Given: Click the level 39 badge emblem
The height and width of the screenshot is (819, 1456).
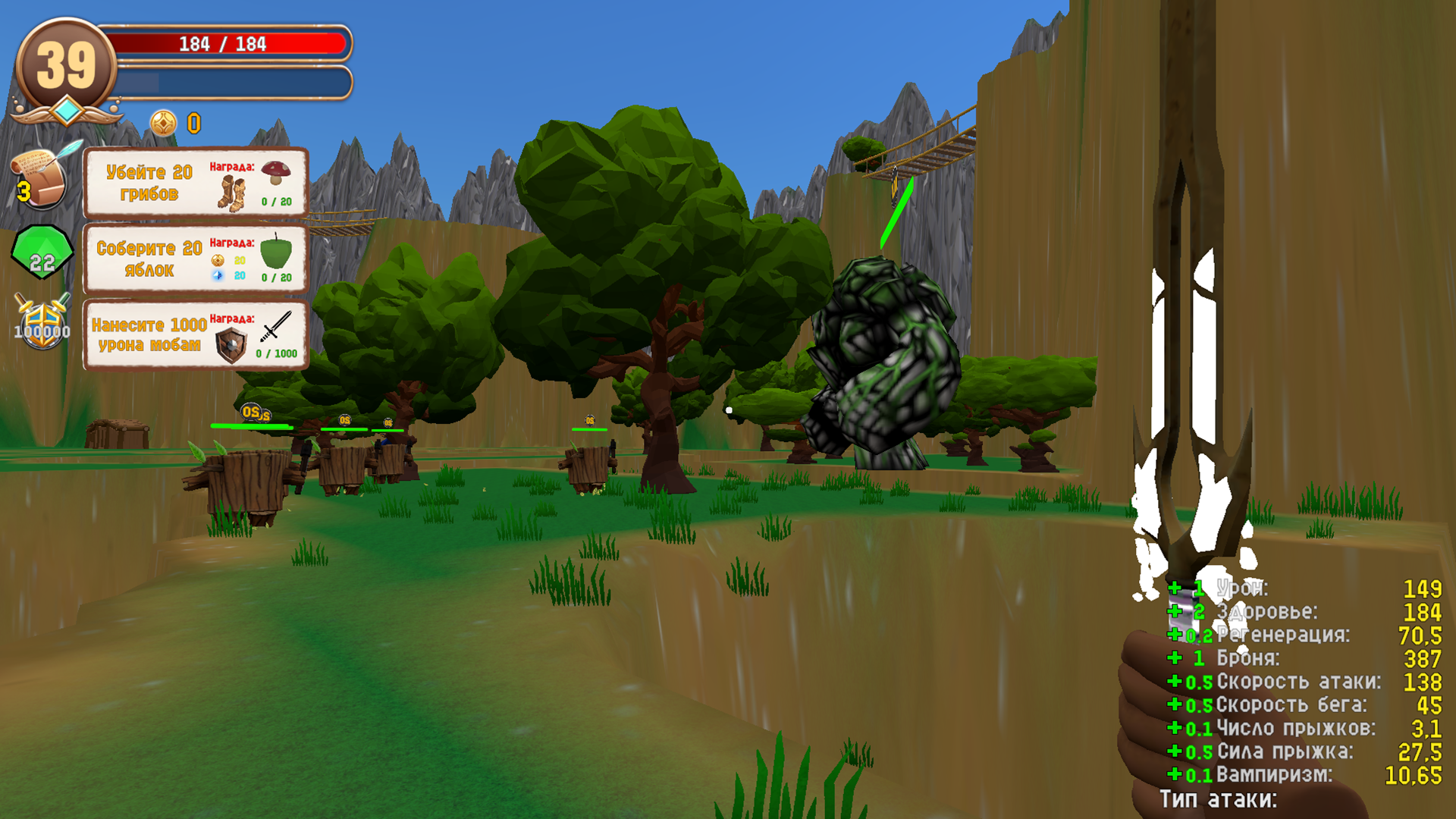Looking at the screenshot, I should 67,61.
